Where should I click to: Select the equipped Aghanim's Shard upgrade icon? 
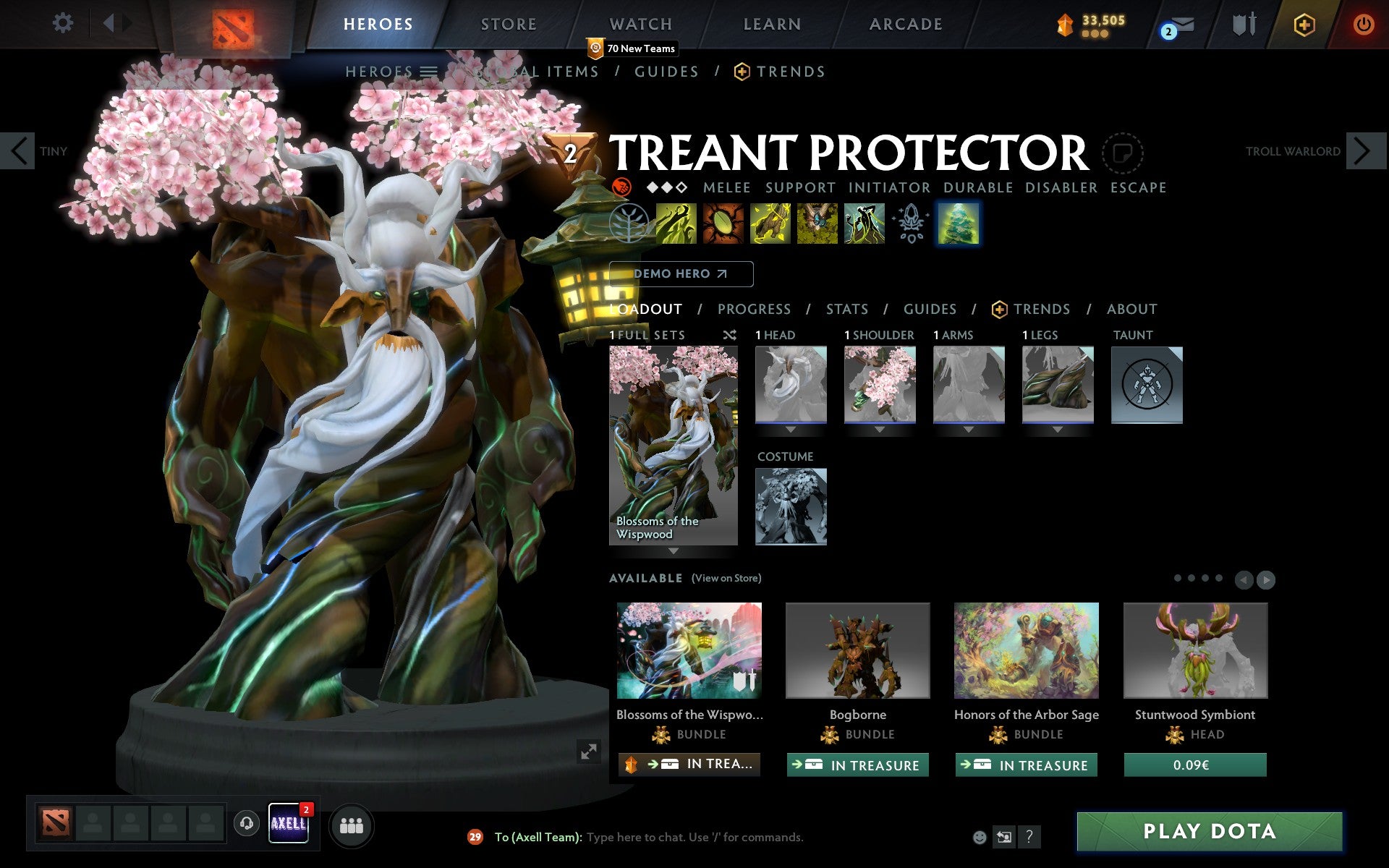912,224
